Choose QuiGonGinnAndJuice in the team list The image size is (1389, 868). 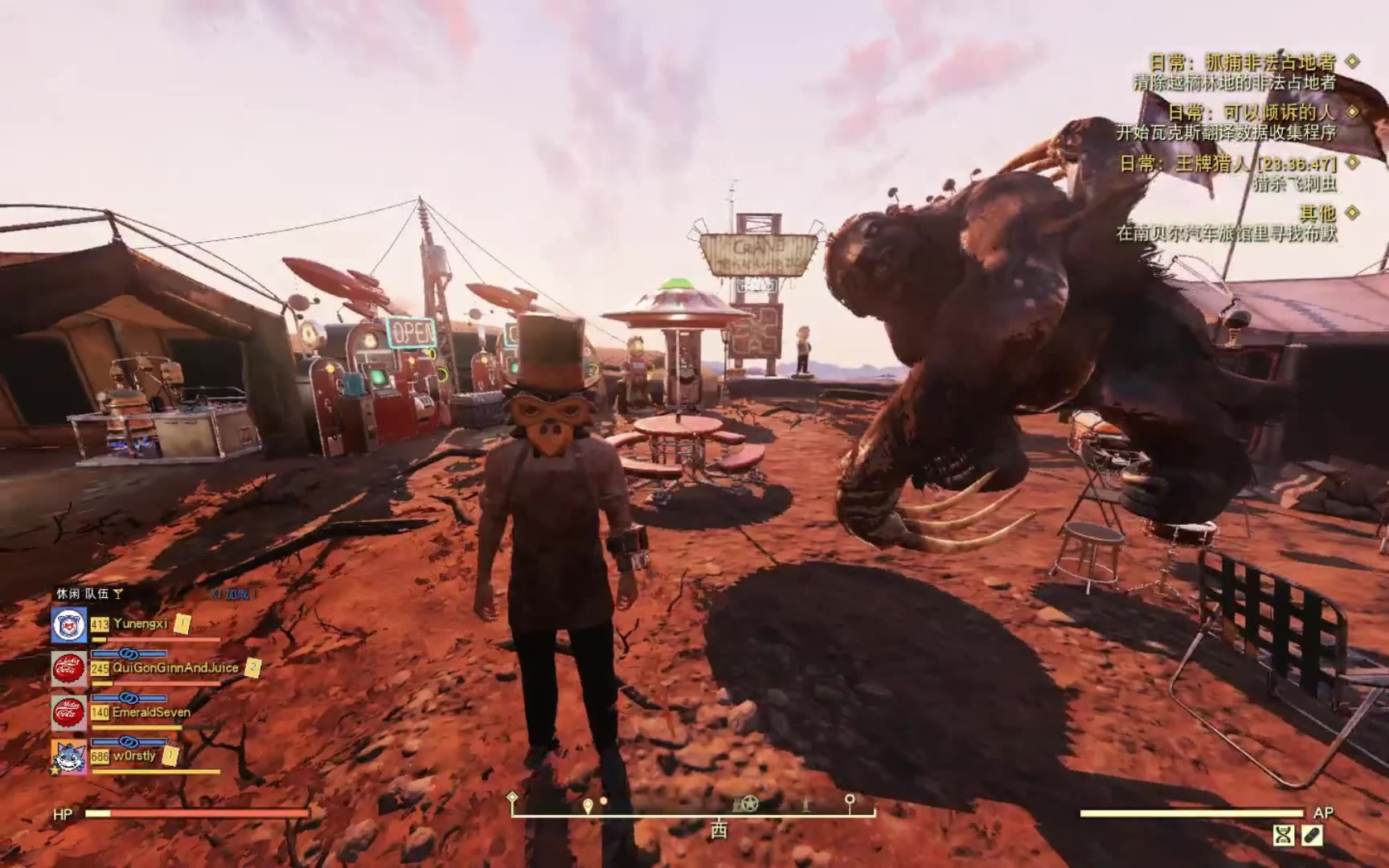click(175, 668)
